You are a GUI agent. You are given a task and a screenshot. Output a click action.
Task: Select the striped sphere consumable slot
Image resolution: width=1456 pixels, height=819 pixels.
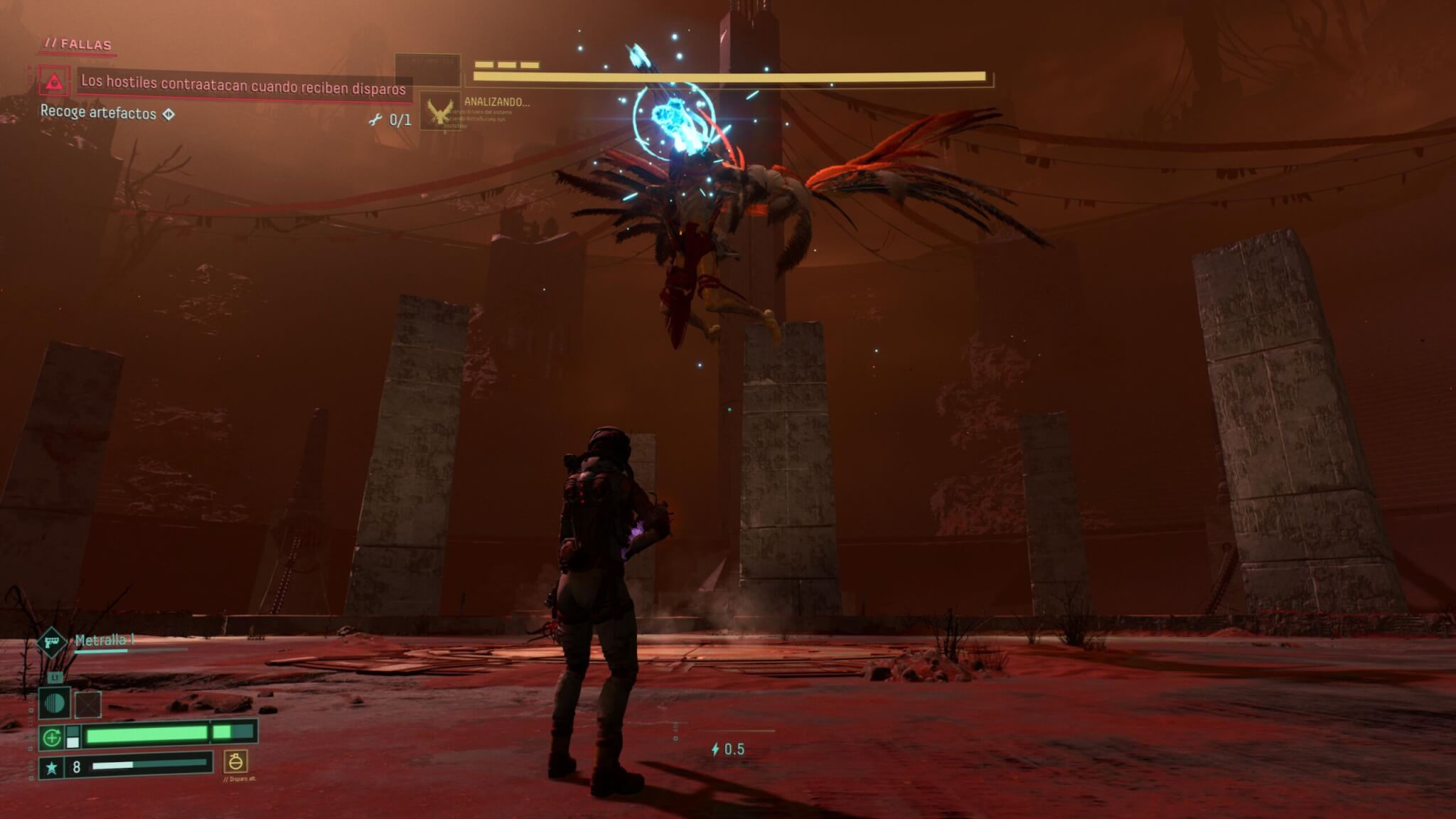click(x=55, y=704)
